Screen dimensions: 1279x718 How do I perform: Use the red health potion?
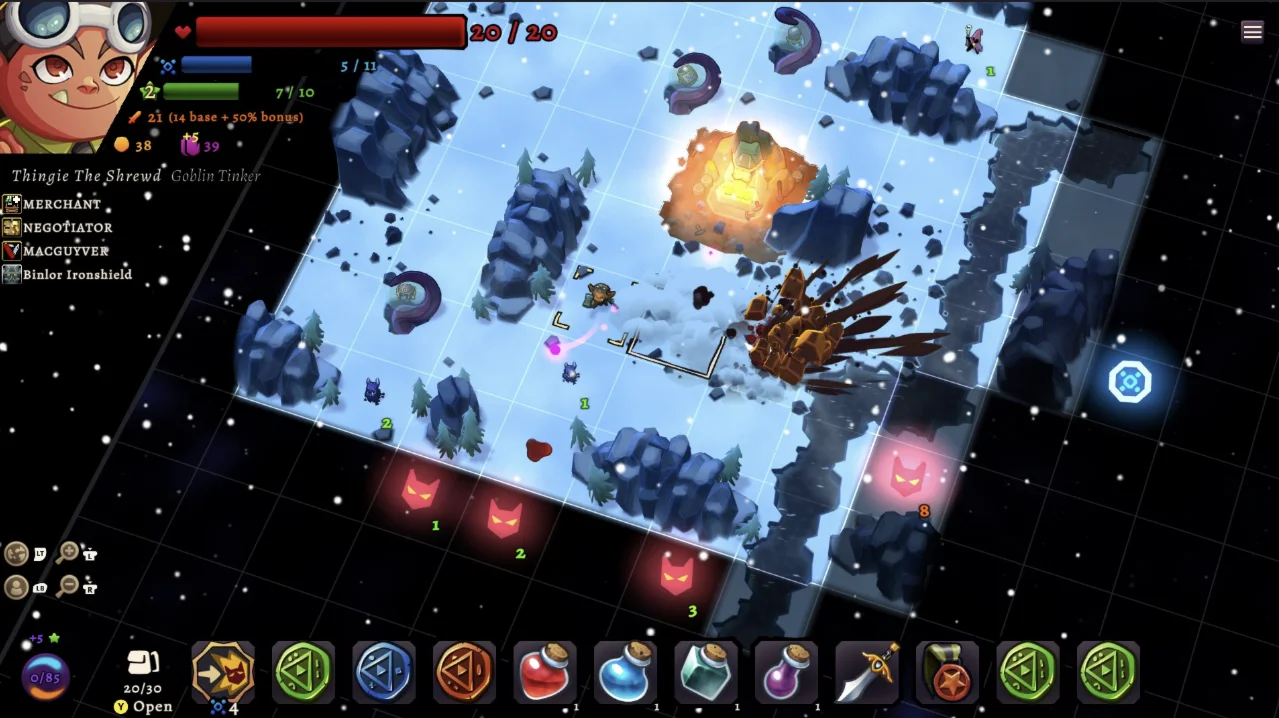(x=545, y=672)
